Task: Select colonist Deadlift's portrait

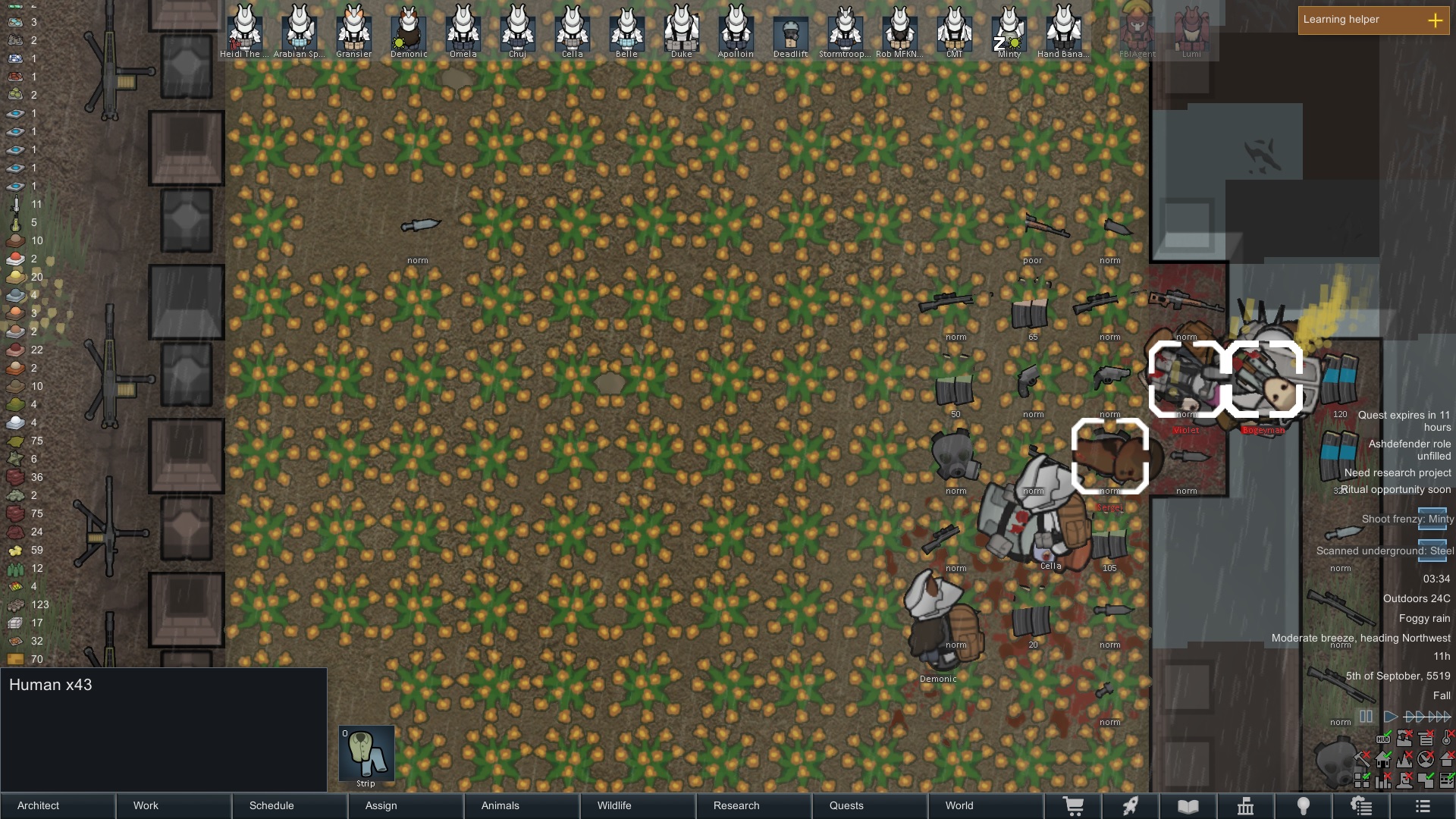Action: [x=791, y=32]
